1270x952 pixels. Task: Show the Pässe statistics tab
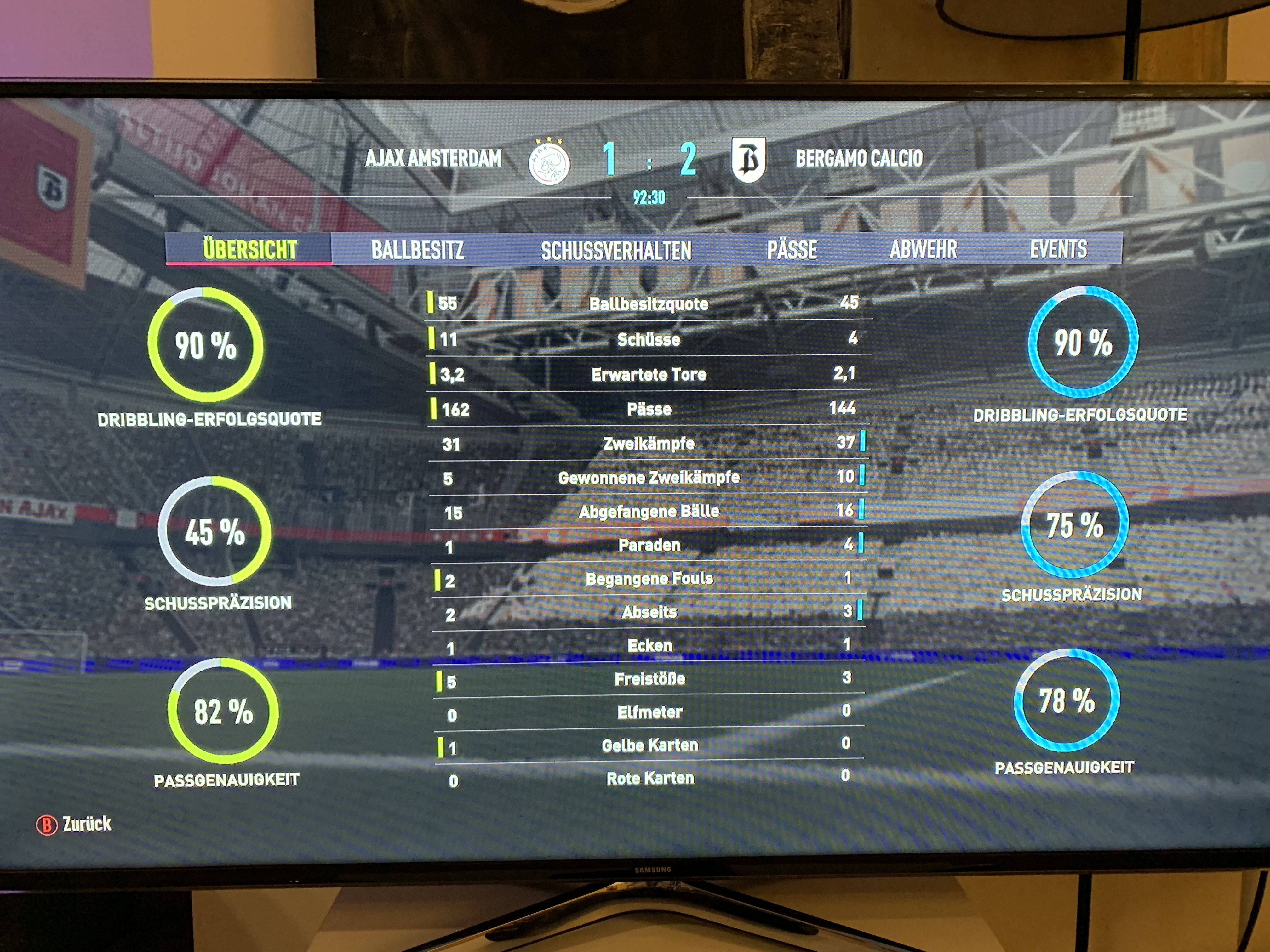coord(792,250)
